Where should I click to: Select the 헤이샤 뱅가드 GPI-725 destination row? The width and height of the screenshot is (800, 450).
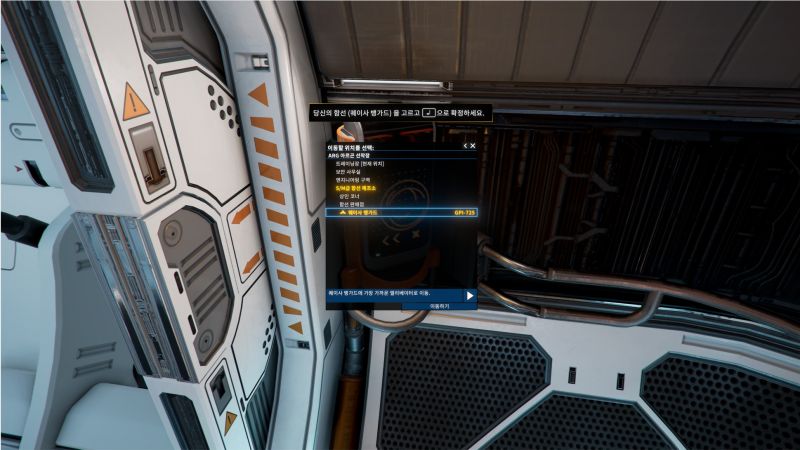[401, 213]
